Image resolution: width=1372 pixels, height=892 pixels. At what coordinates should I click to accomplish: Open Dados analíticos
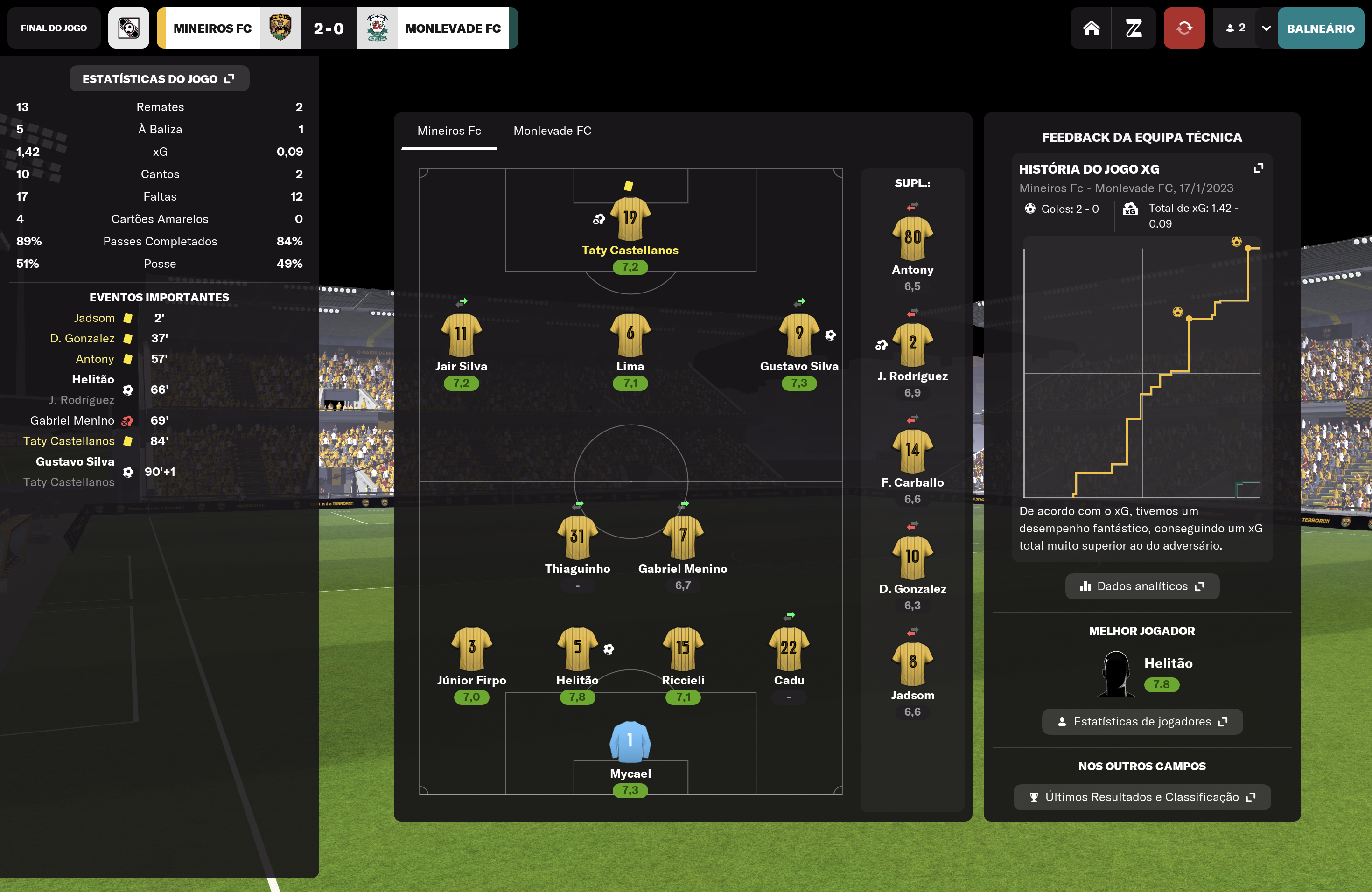coord(1141,586)
